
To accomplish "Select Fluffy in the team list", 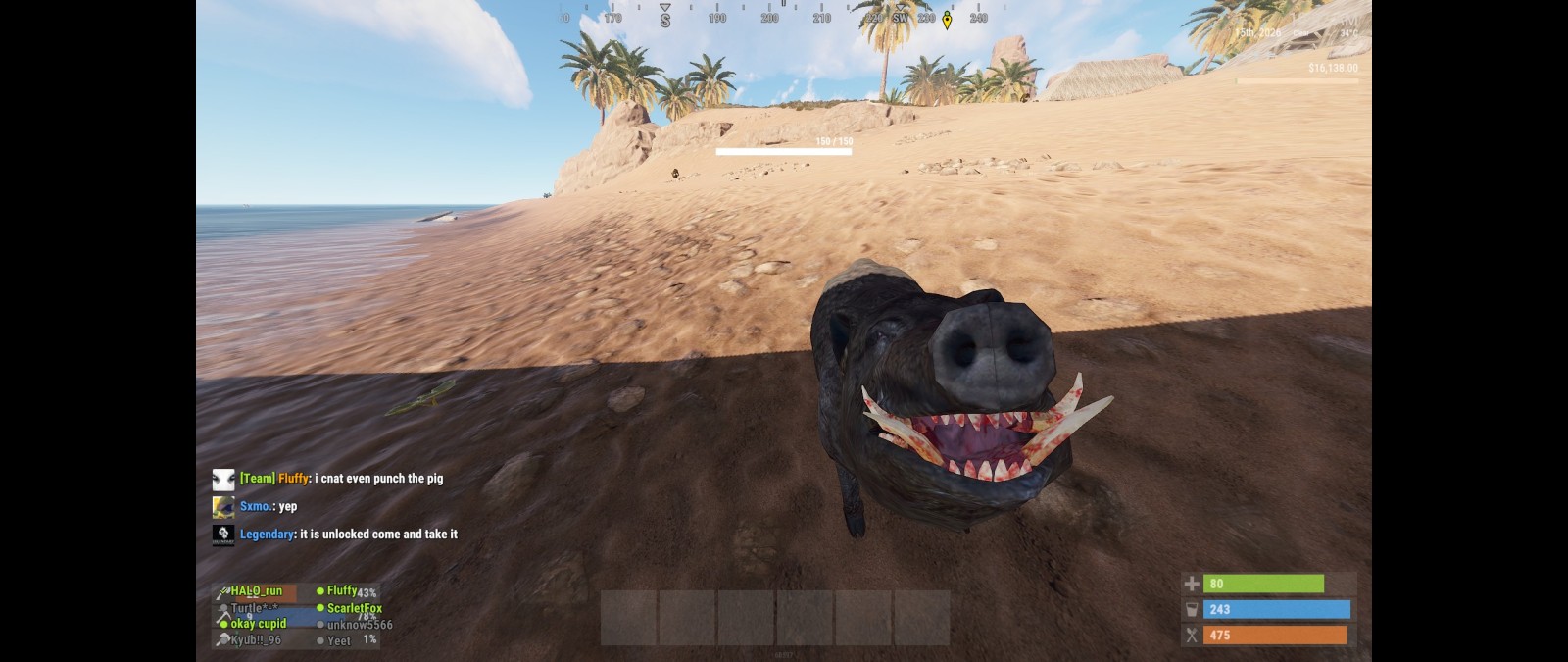I will click(x=342, y=591).
